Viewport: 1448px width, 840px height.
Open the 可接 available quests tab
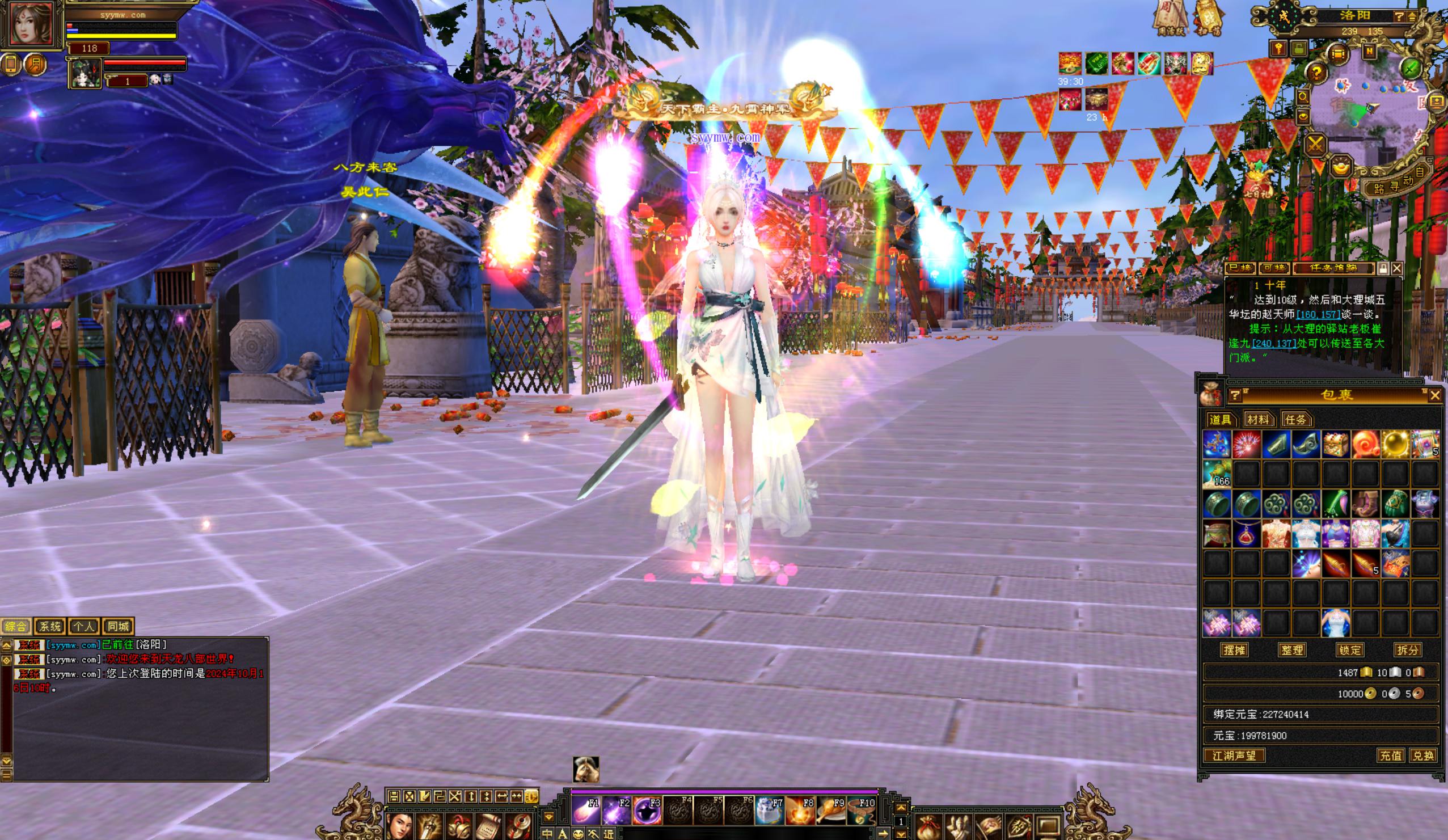[x=1274, y=268]
